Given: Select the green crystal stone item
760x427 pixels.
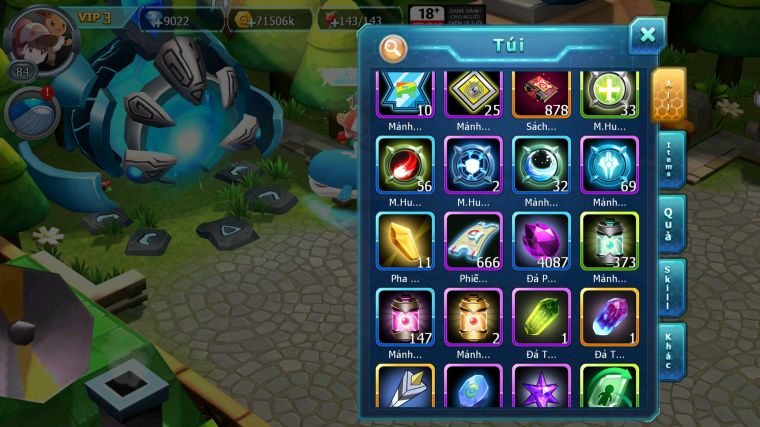Looking at the screenshot, I should click(x=541, y=317).
